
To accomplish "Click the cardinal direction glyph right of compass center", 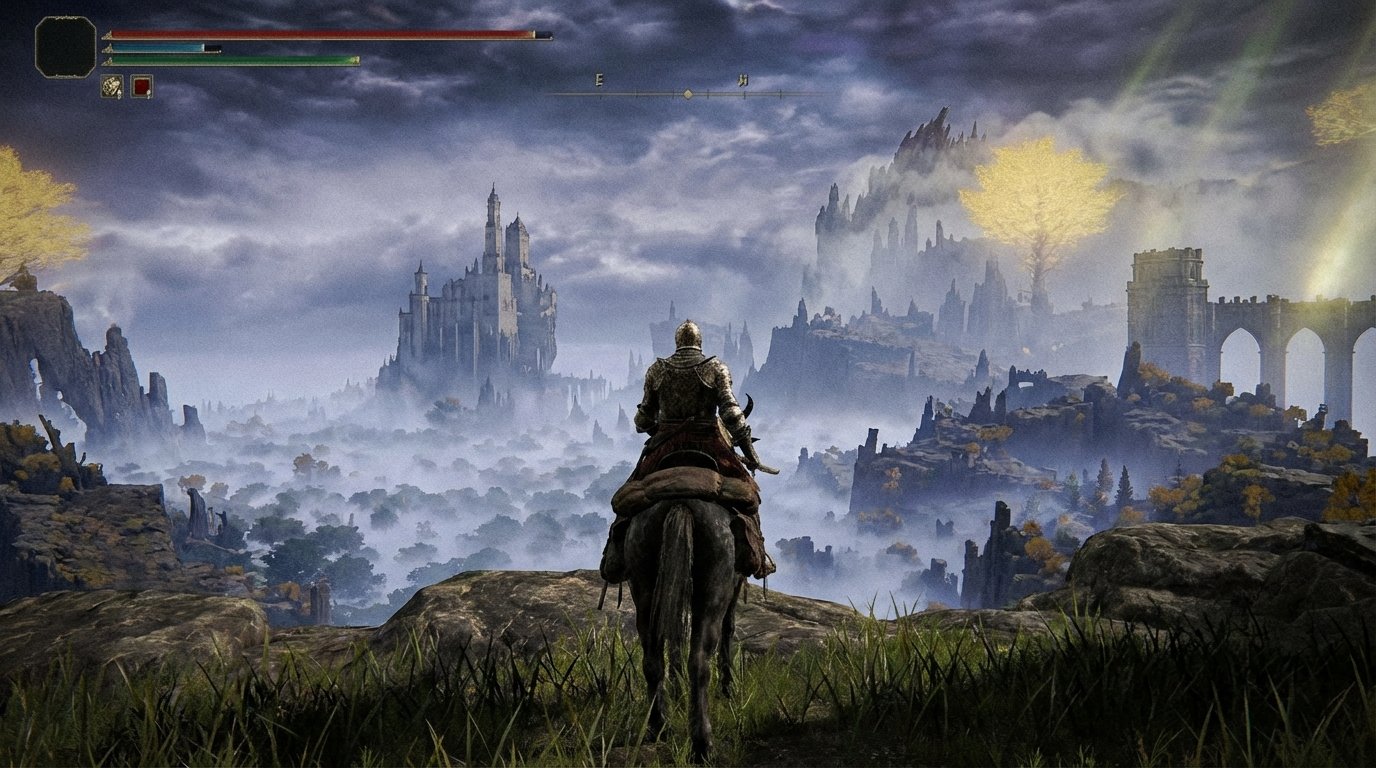I will point(744,80).
